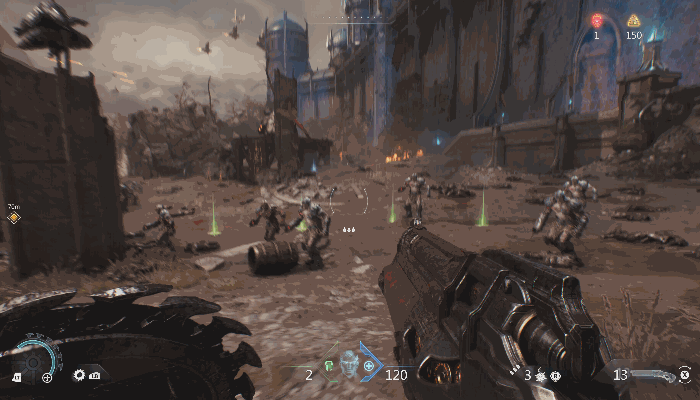Select the orange objective waypoint marker

(14, 217)
